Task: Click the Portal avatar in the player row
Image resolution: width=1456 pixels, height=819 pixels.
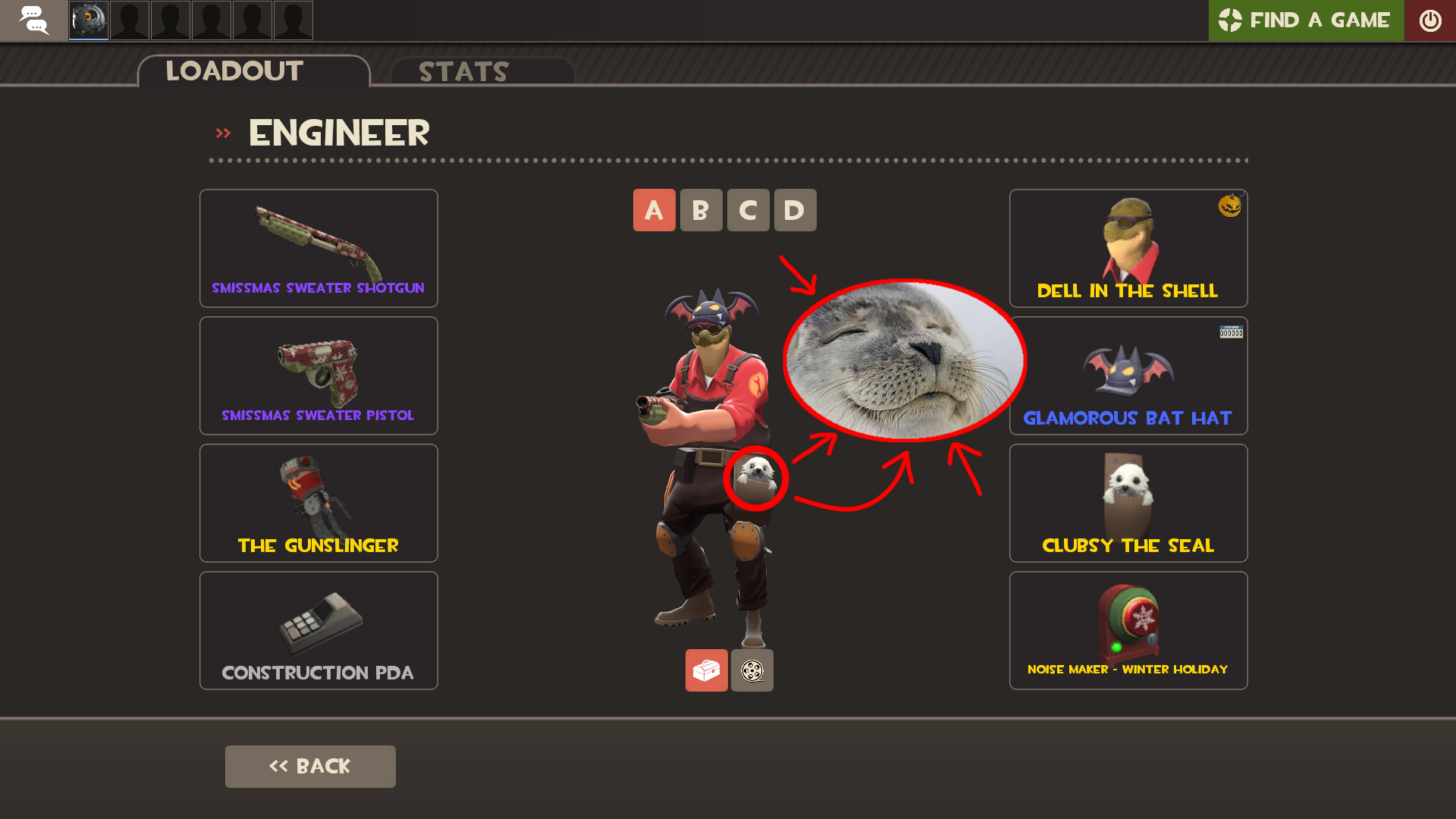Action: click(88, 20)
